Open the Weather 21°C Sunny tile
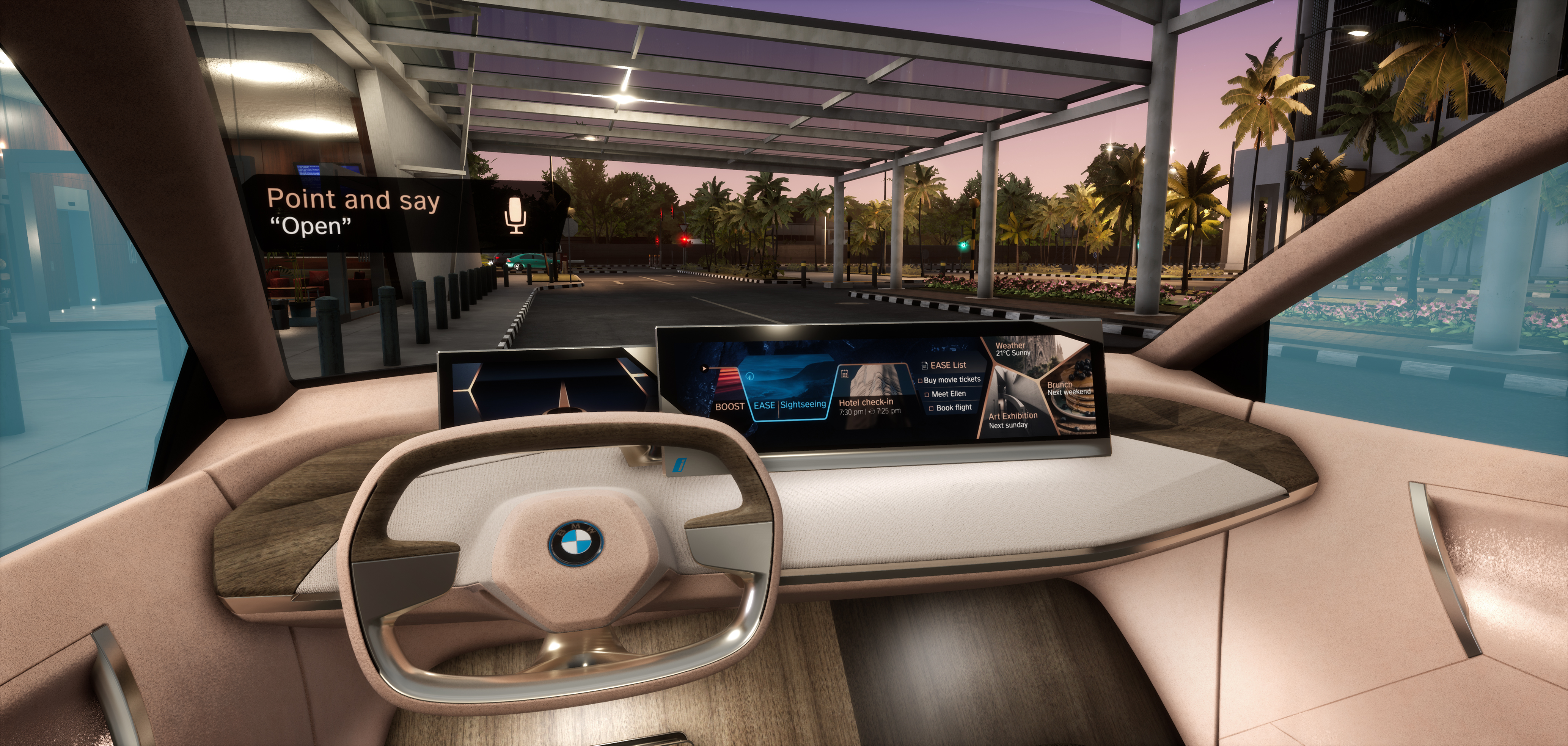 coord(1013,349)
